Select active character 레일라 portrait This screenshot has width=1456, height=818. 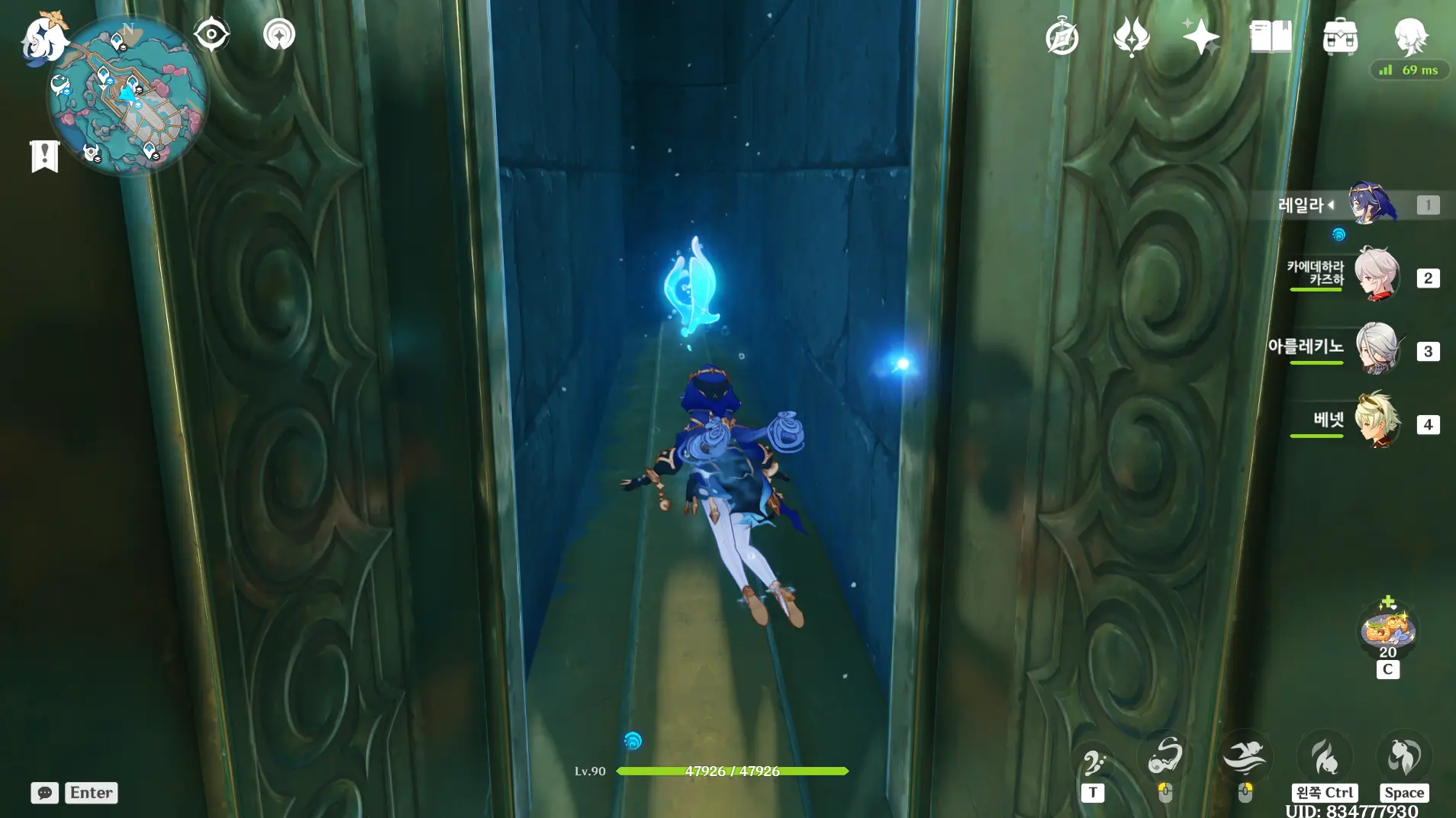(x=1371, y=203)
